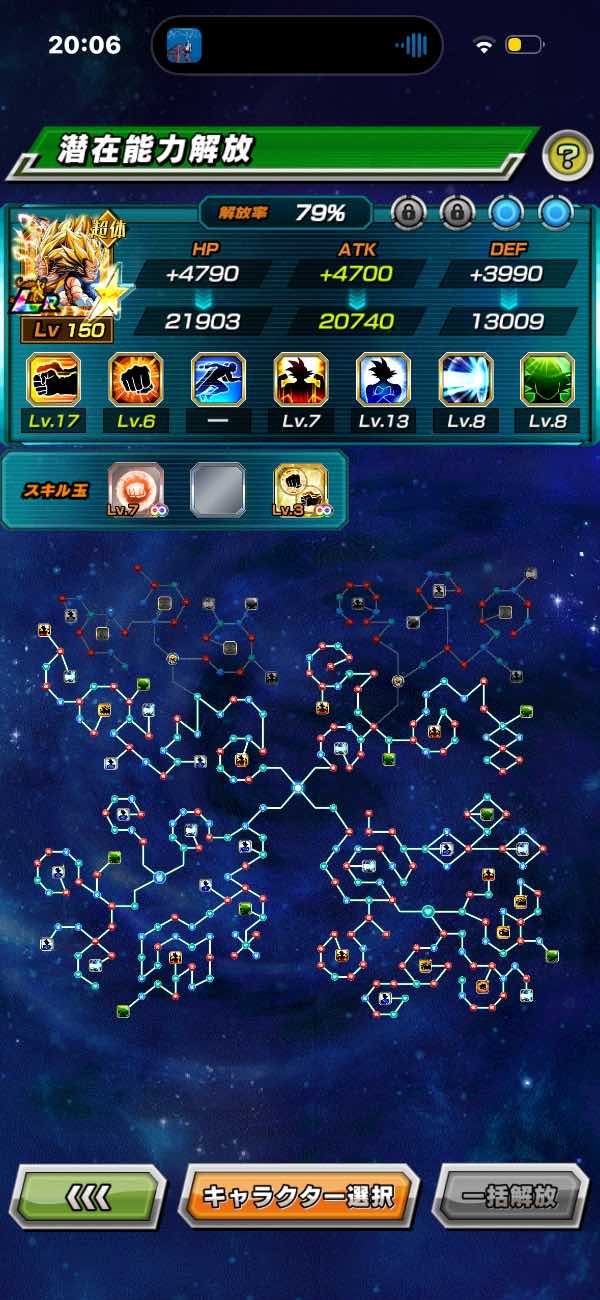Select the Lv.7 red silhouette skill icon
This screenshot has width=600, height=1300.
[x=301, y=380]
